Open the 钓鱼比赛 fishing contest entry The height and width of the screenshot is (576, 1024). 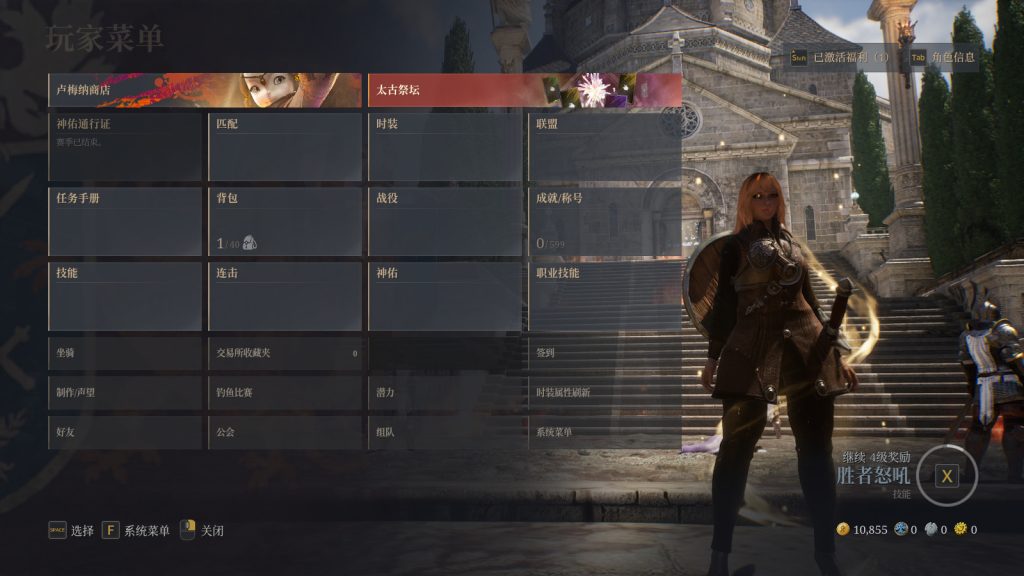pos(285,393)
